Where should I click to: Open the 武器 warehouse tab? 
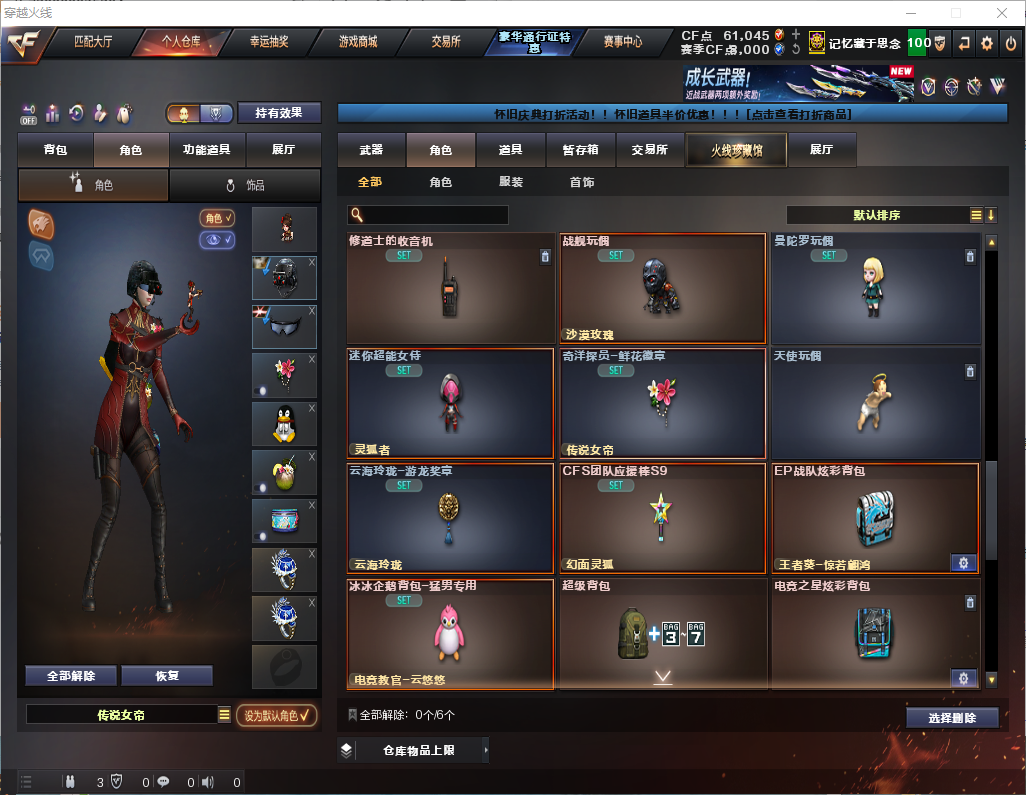click(371, 150)
